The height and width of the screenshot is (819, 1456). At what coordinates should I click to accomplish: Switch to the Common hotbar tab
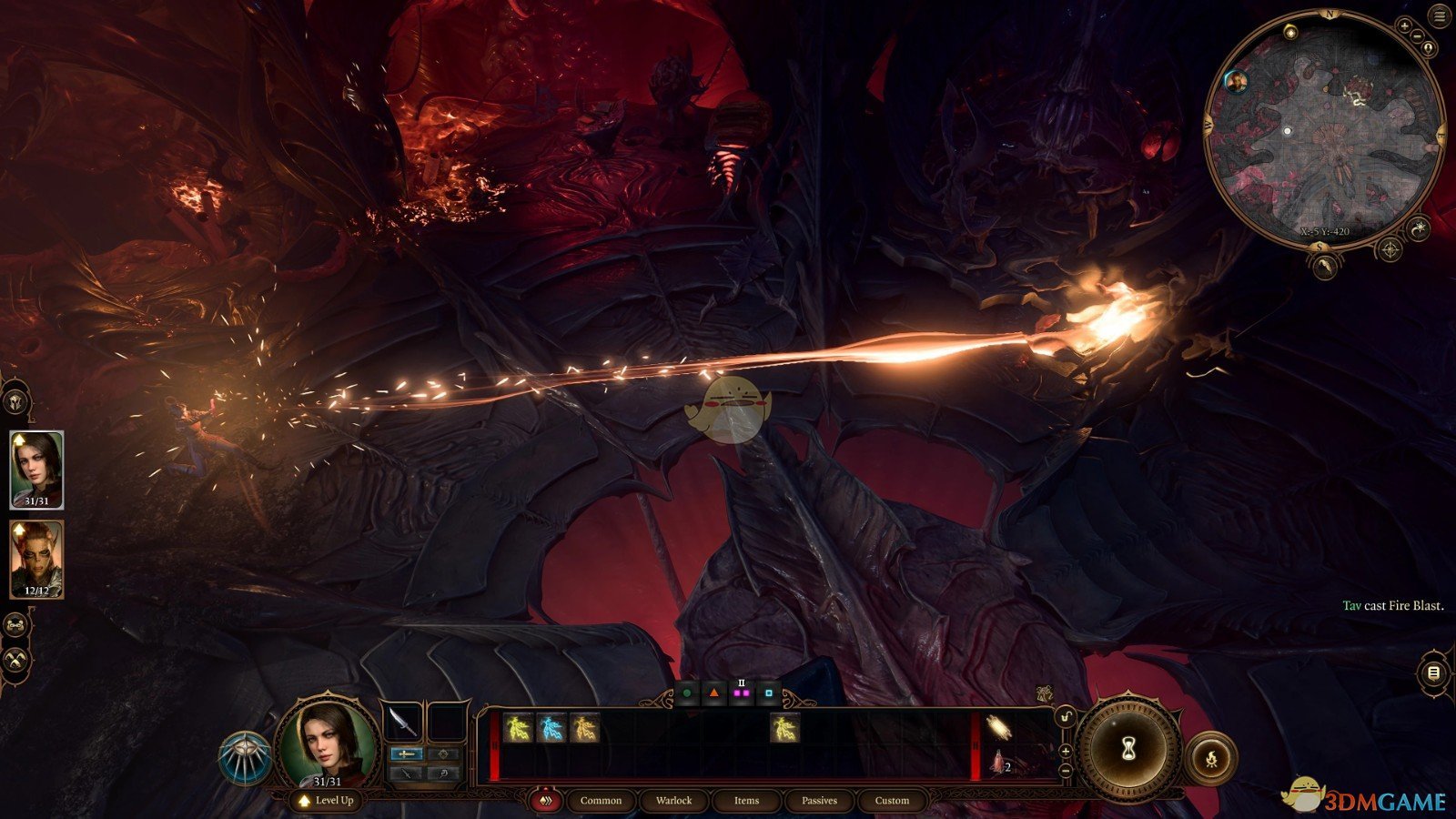point(601,801)
